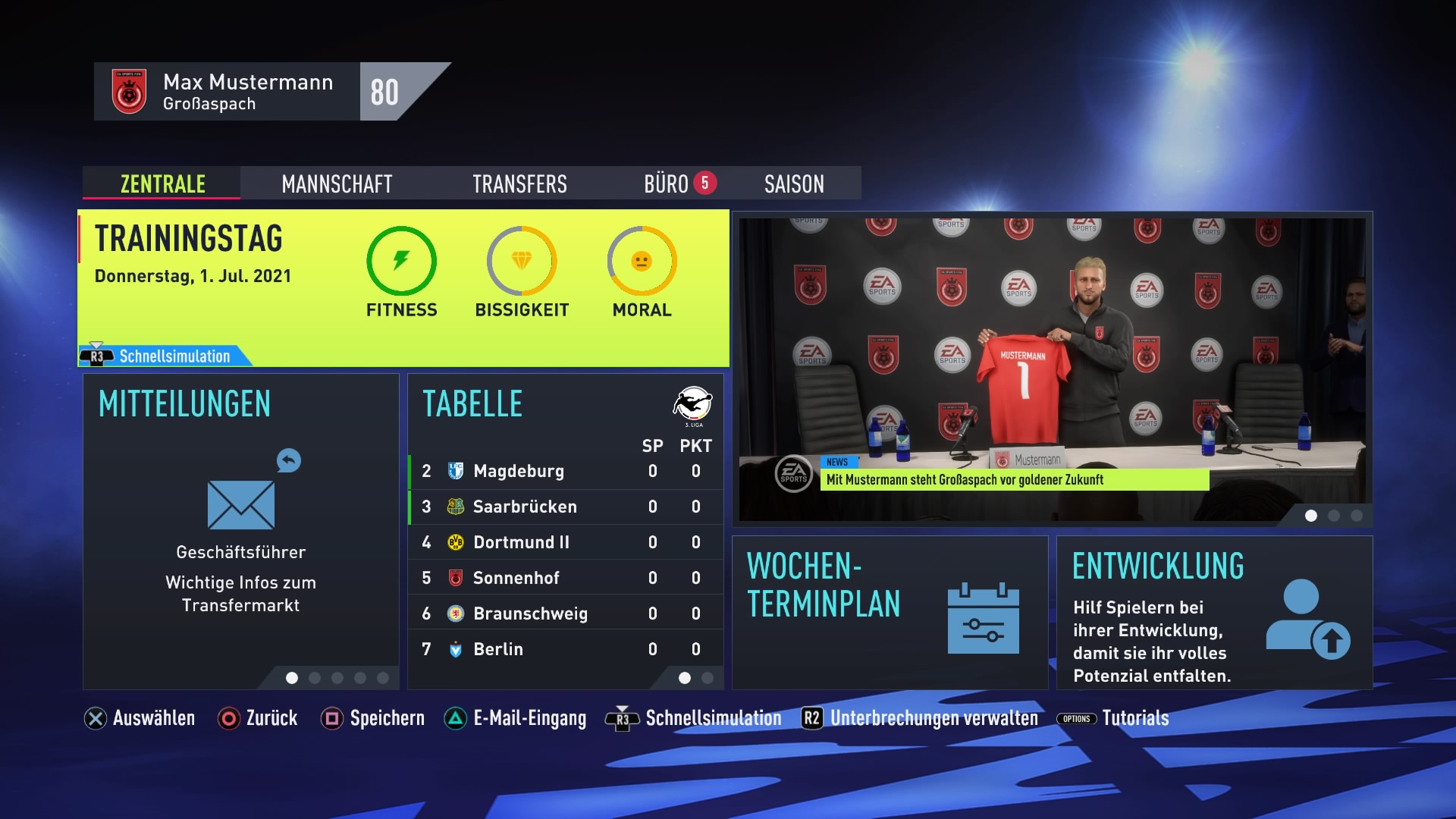
Task: Open the Mitteilungen message panel
Action: click(240, 531)
